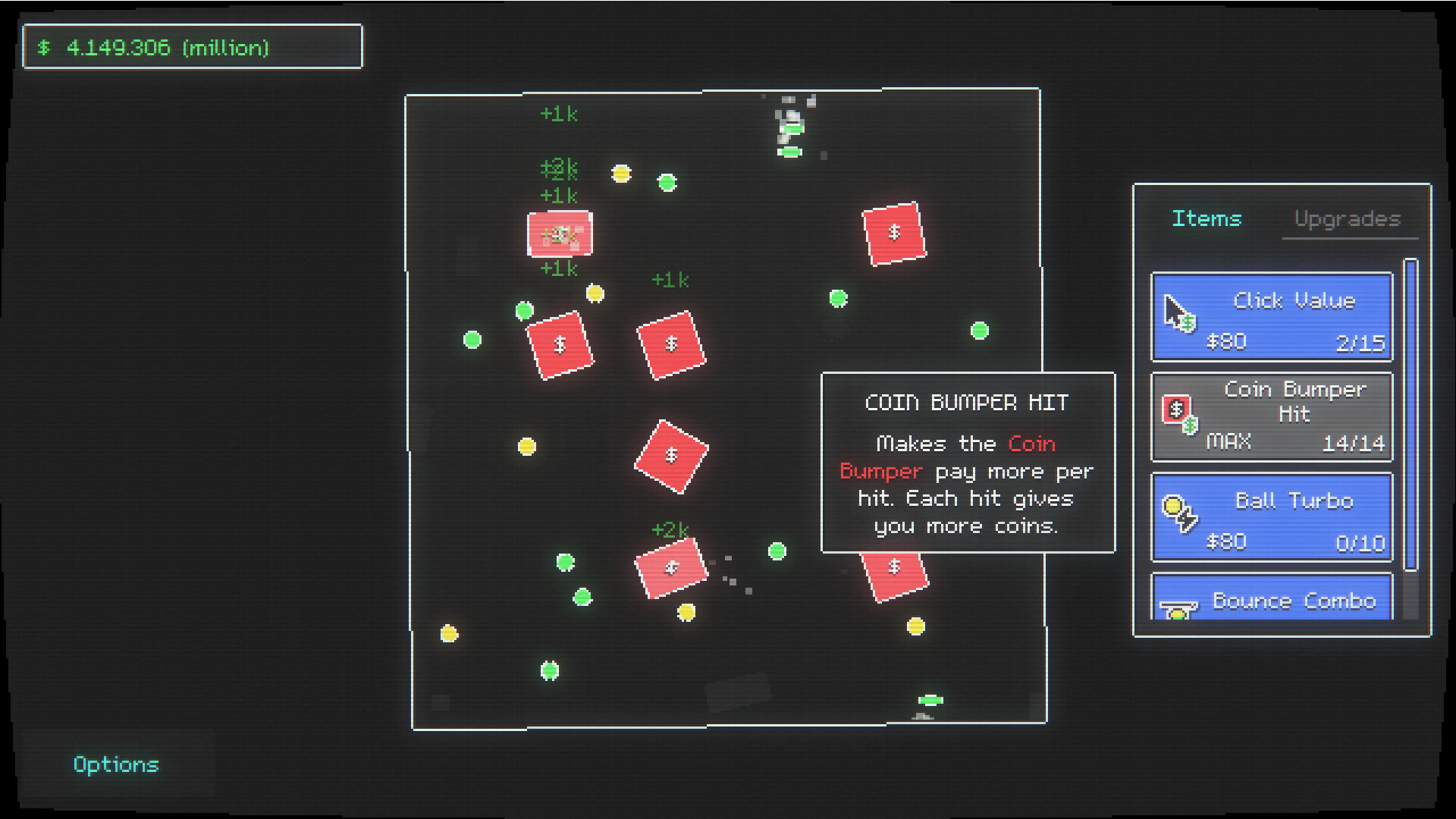Screen dimensions: 1456x819
Task: Click the red bumper at the bottom of arena
Action: tap(672, 567)
